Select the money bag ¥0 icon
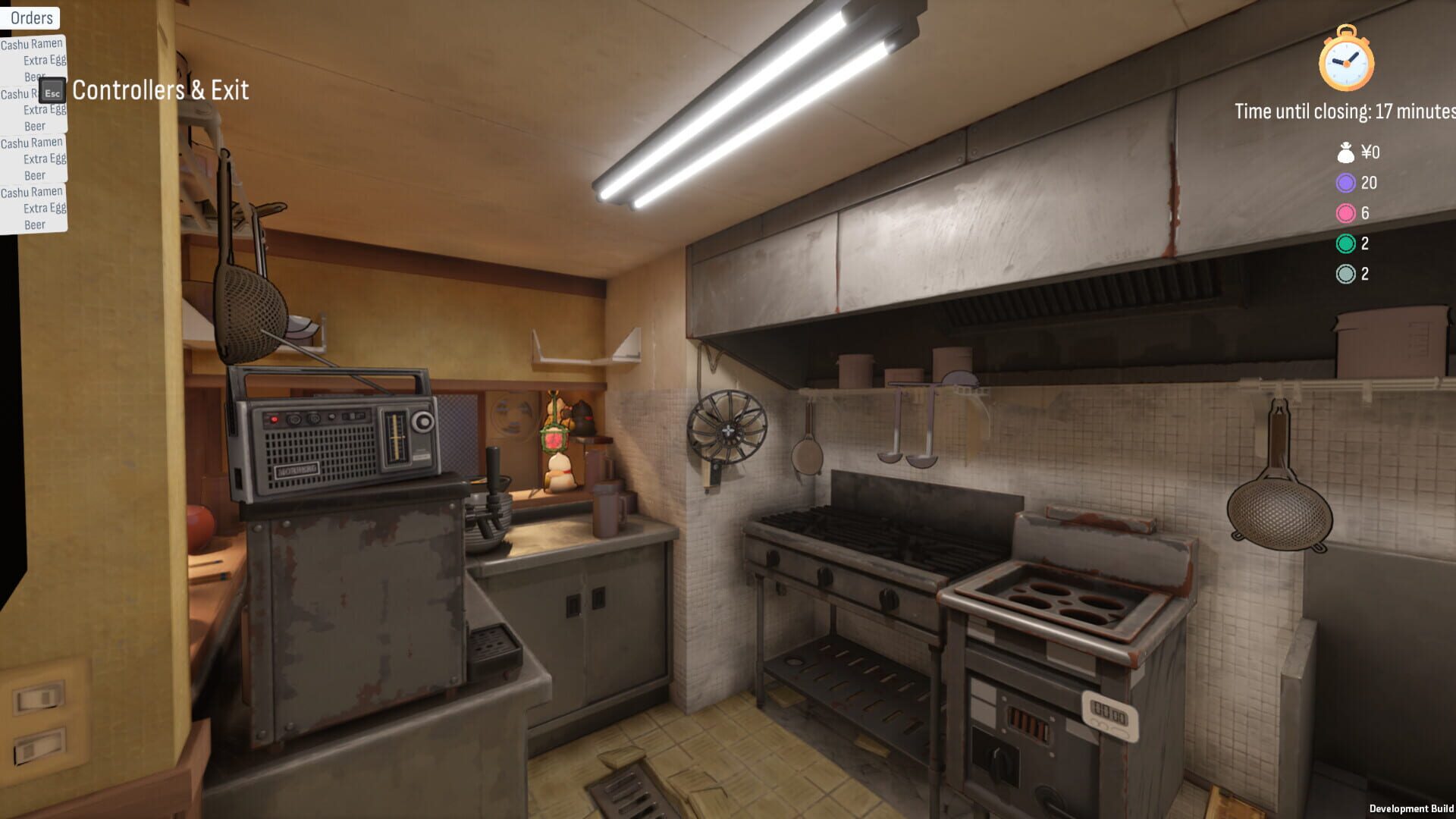The image size is (1456, 819). 1346,151
